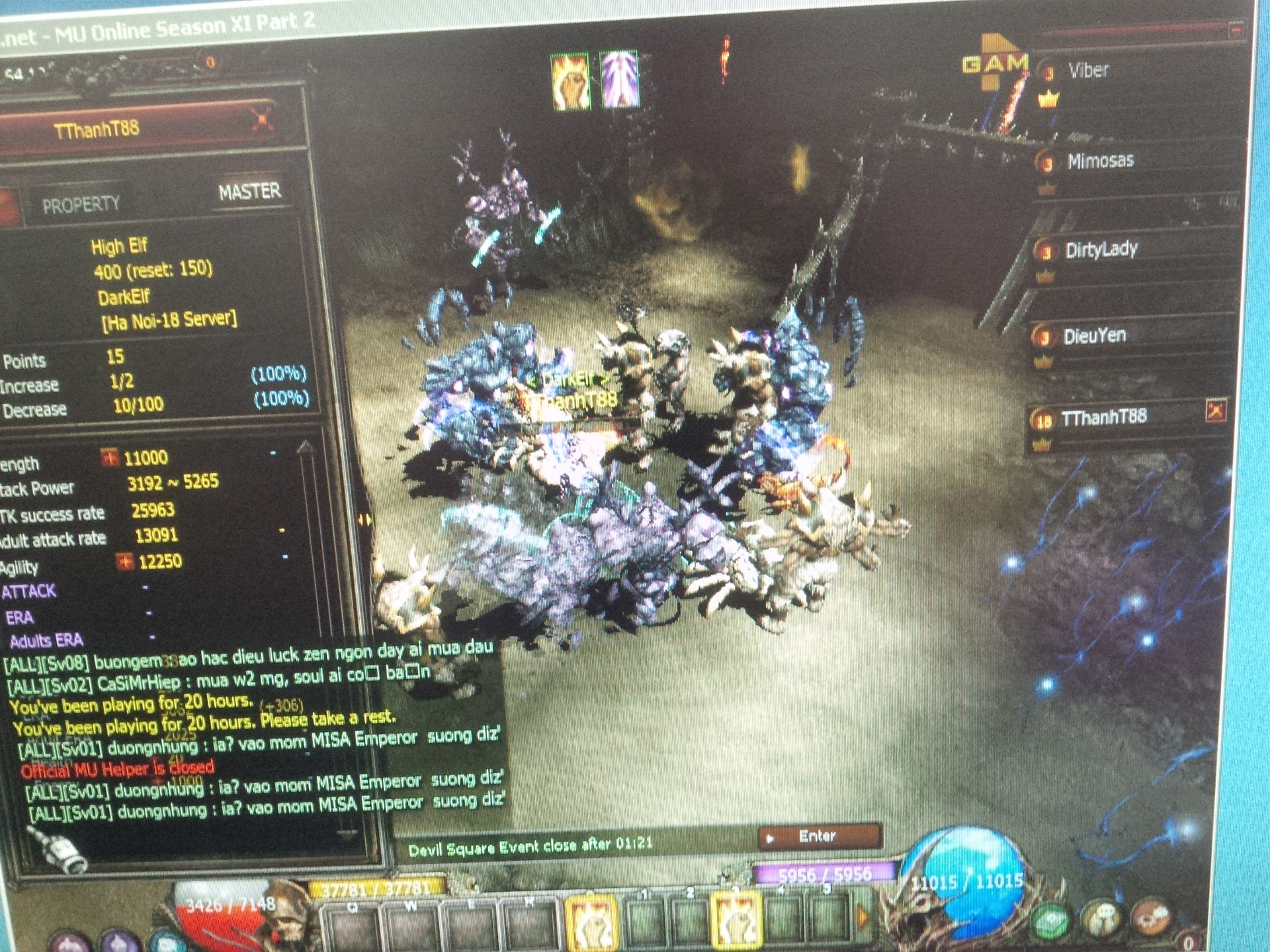The image size is (1270, 952).
Task: Open the MASTER tab
Action: coord(249,192)
